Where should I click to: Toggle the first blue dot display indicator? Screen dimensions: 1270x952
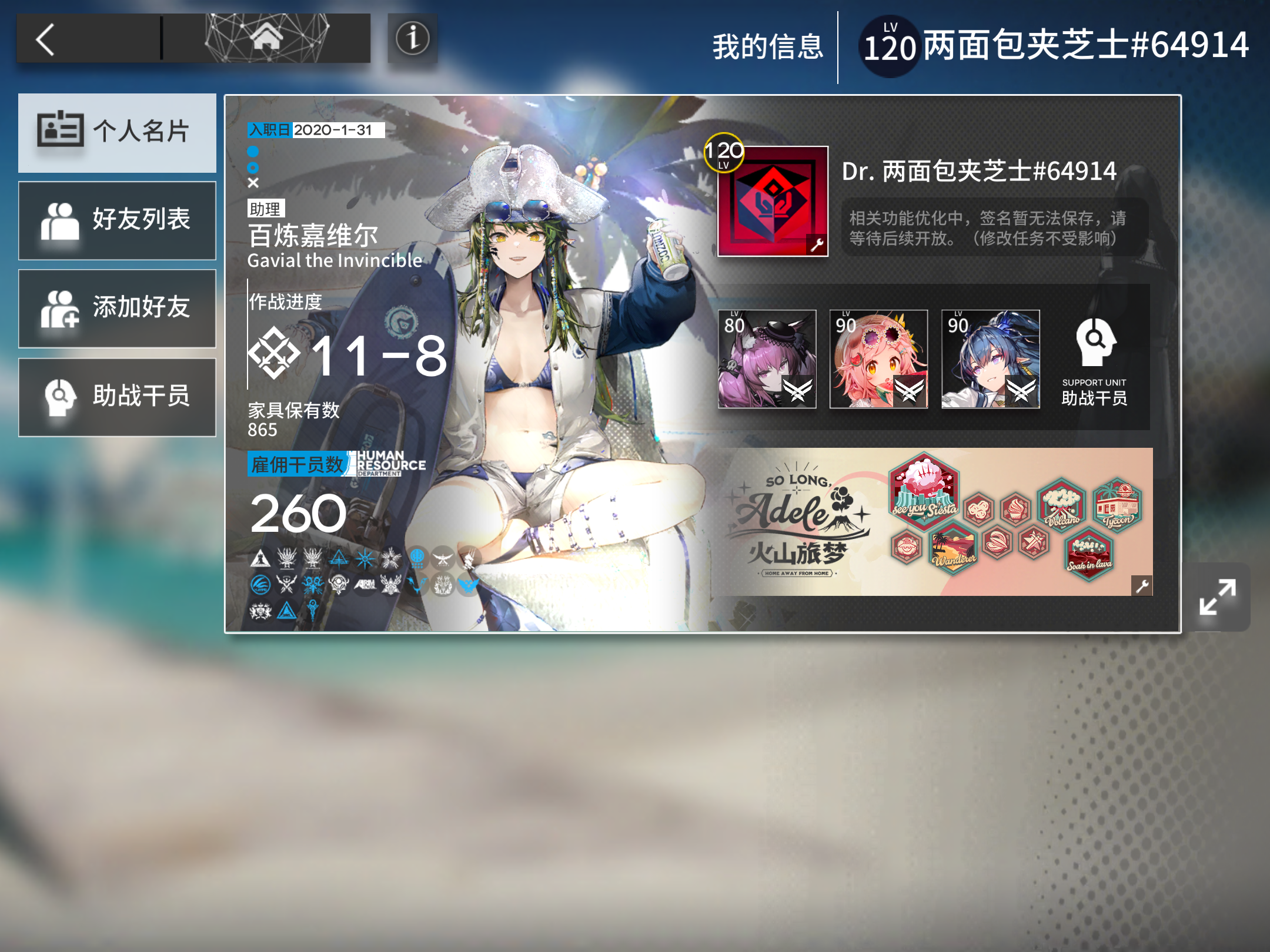252,151
